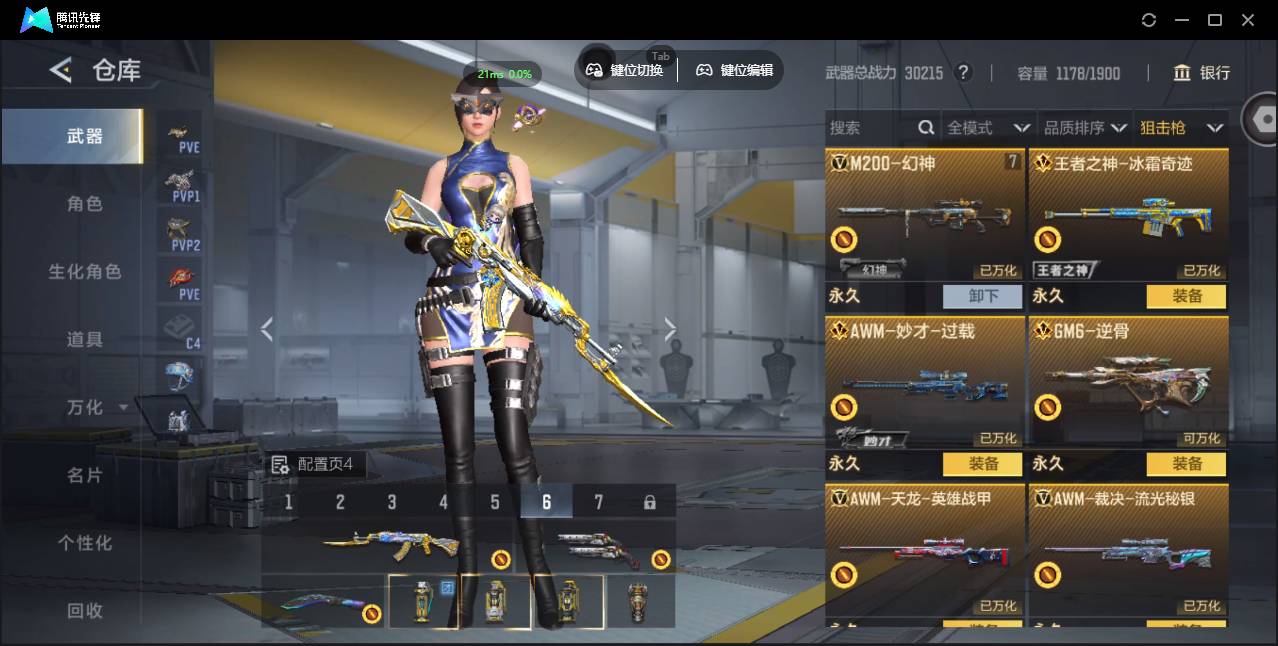Image resolution: width=1278 pixels, height=646 pixels.
Task: Equip the GM6-逆骨 sniper rifle
Action: pos(1187,464)
